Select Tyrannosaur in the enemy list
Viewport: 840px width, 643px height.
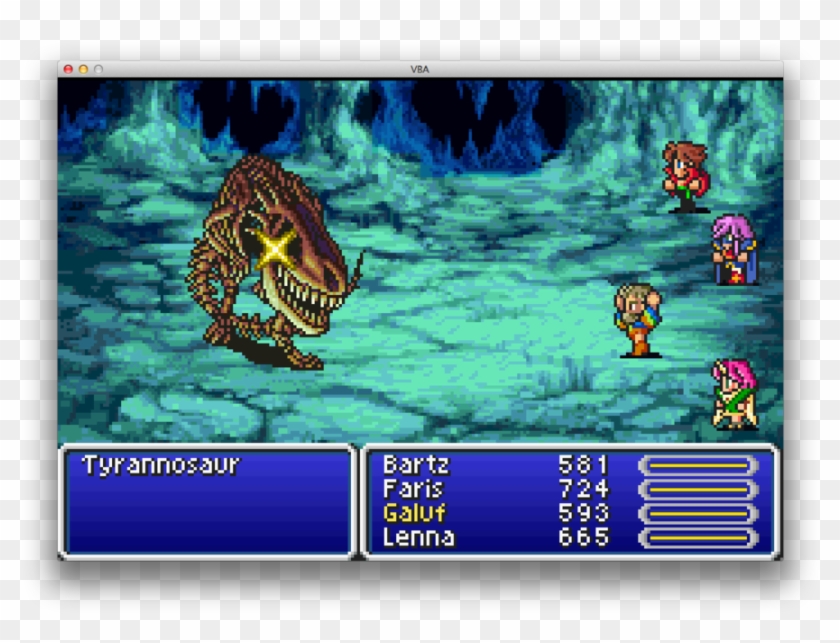(x=161, y=465)
